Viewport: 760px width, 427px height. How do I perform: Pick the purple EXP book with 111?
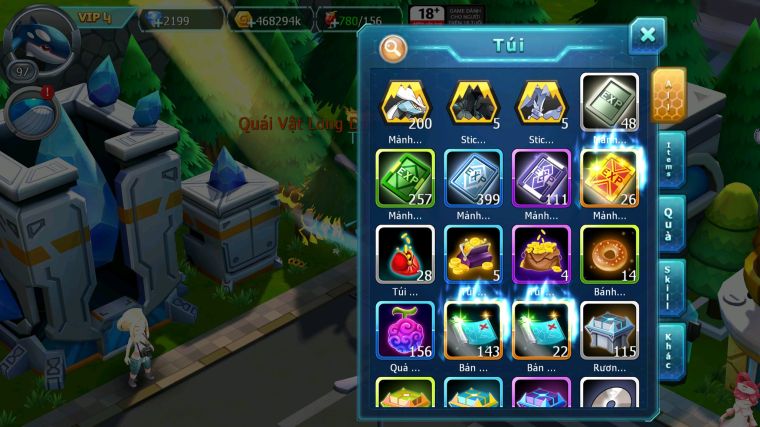tap(541, 178)
